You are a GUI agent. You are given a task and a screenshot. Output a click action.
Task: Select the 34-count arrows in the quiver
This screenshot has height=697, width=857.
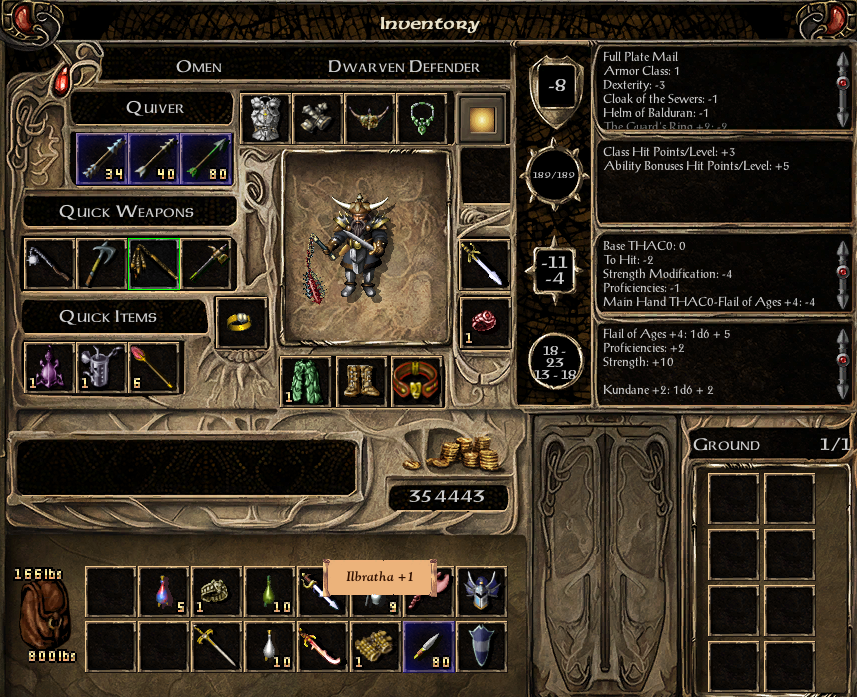point(102,159)
